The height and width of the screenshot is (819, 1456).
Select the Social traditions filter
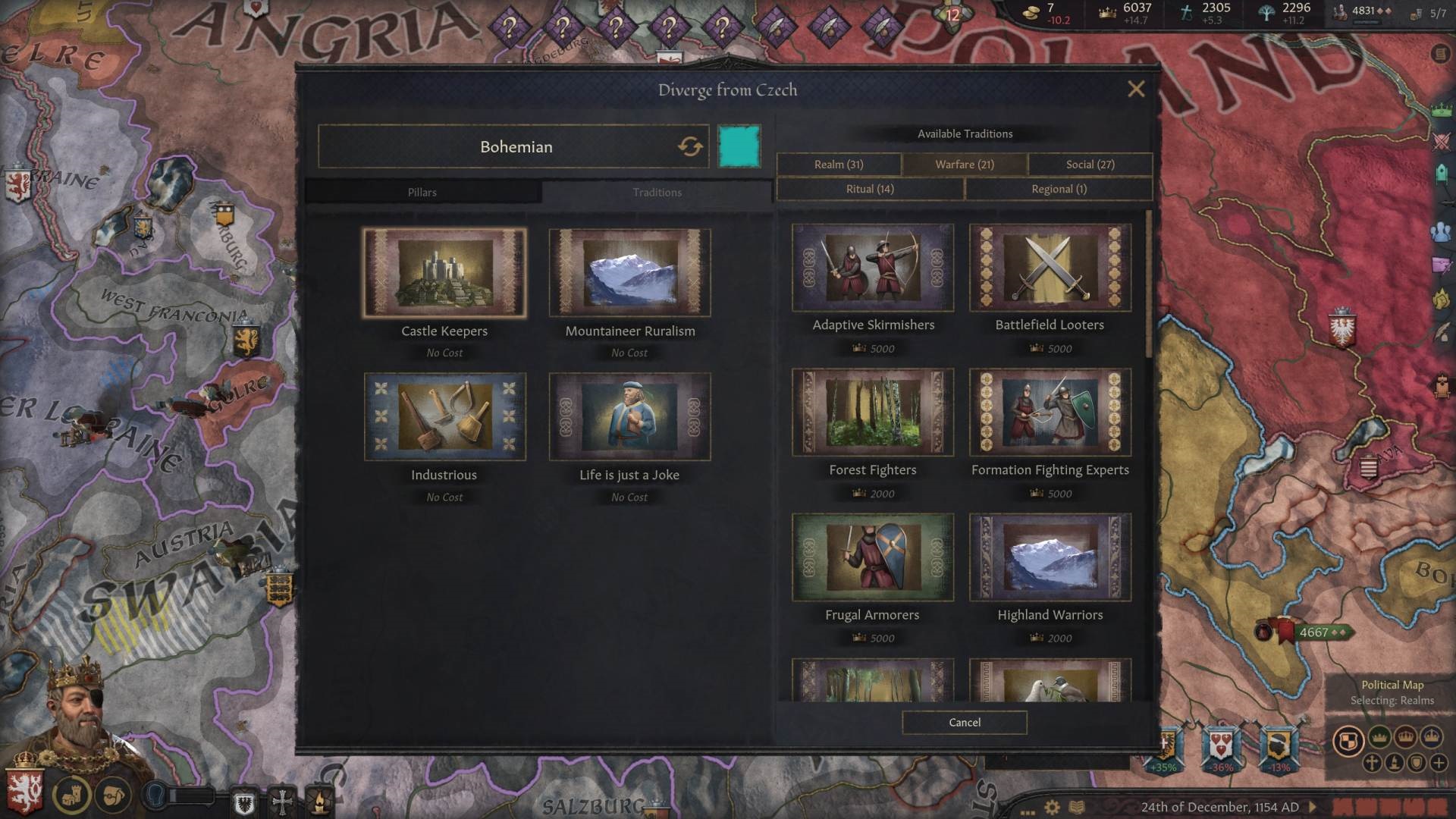(1090, 165)
